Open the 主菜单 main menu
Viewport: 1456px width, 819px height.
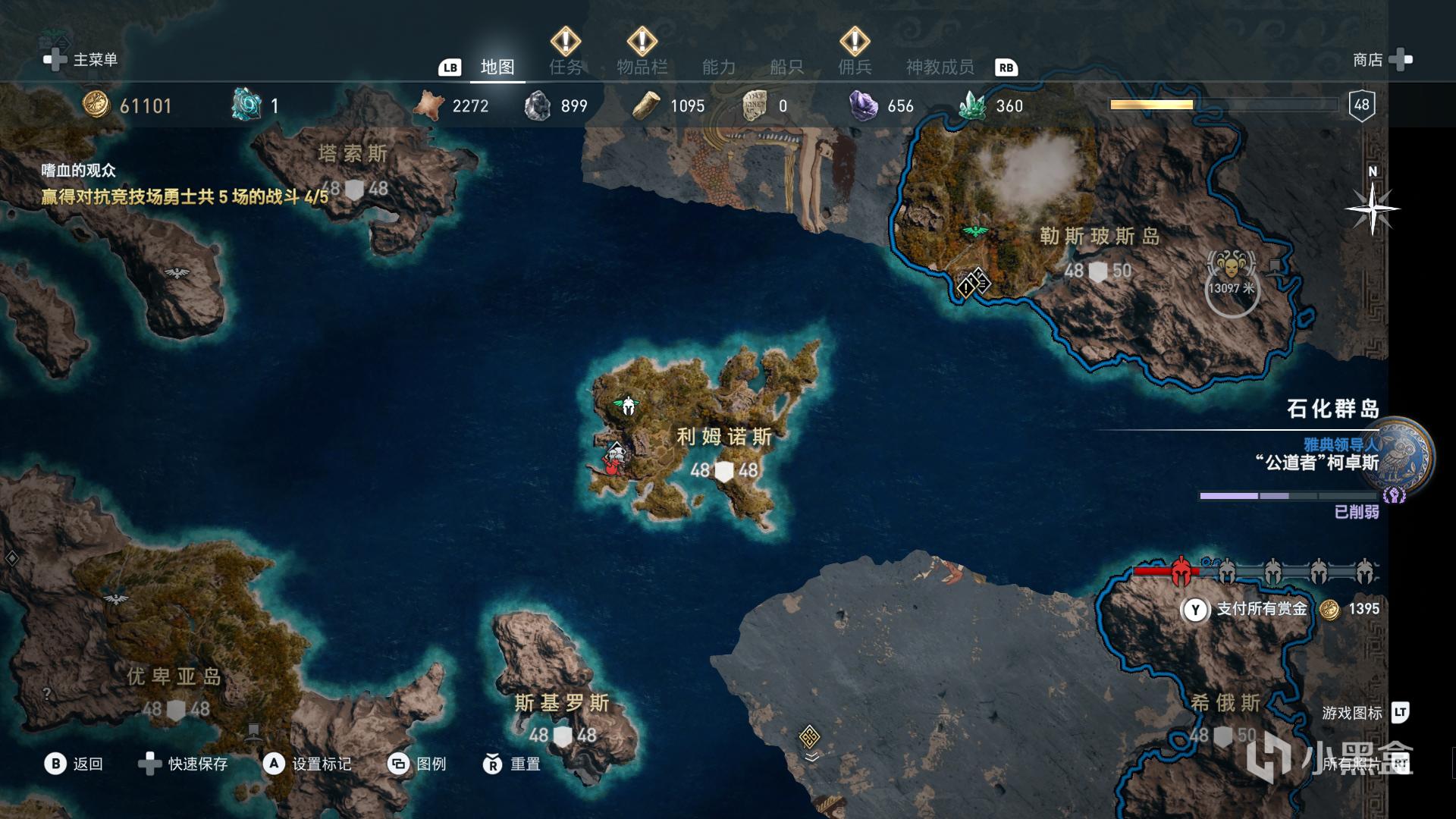81,60
